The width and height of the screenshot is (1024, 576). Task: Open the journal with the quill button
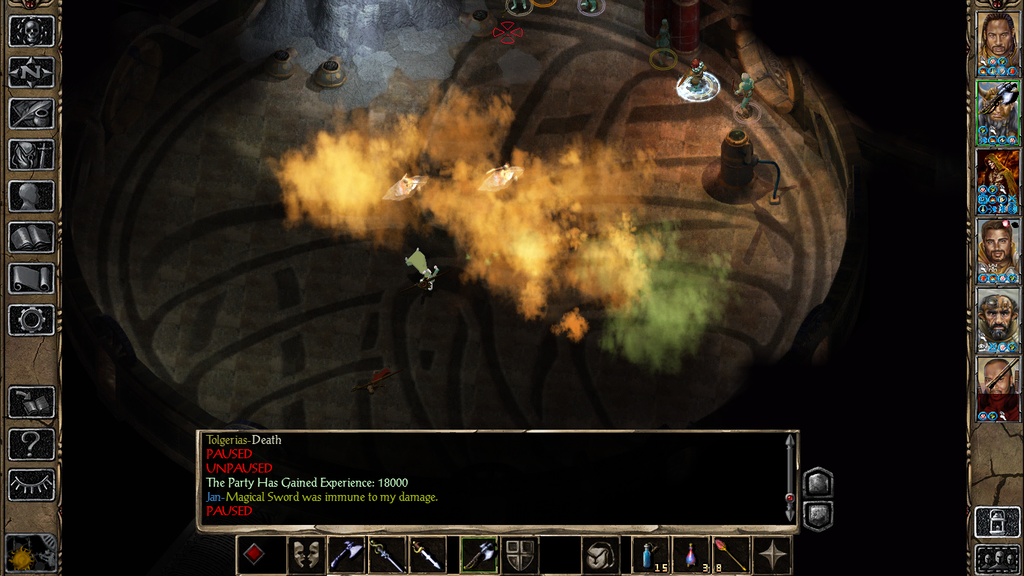31,113
